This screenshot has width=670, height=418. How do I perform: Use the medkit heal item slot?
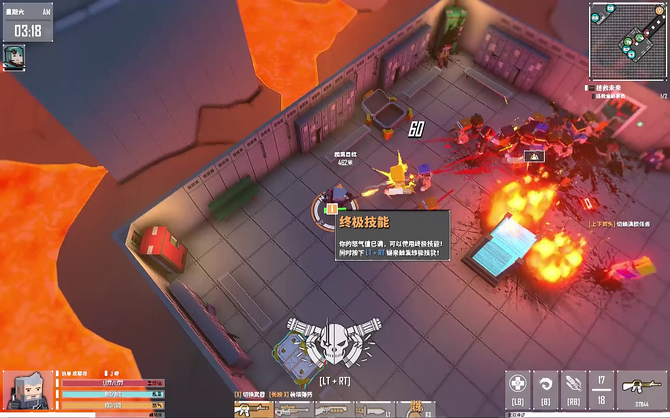tap(516, 385)
